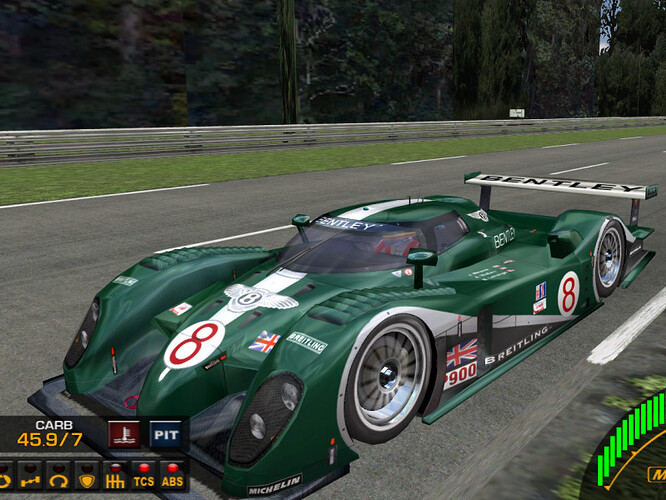Toggle the circular arrow spin recovery aid
666x500 pixels.
[58, 476]
